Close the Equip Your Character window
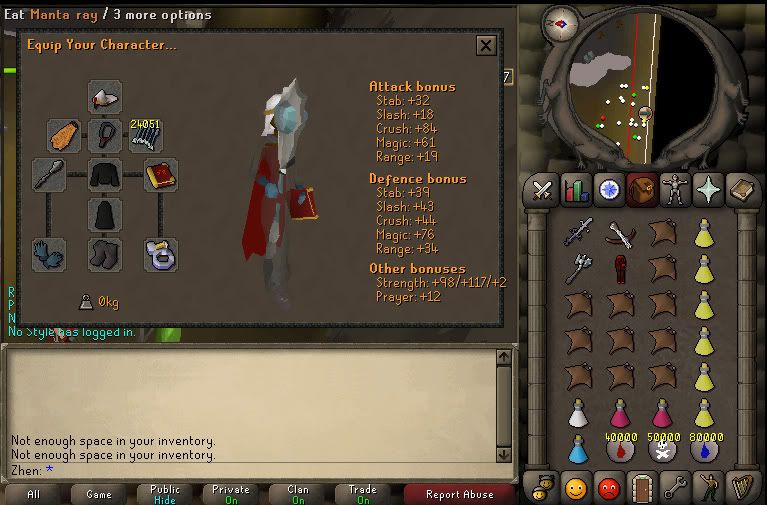Screen dimensions: 767x505 [x=486, y=46]
